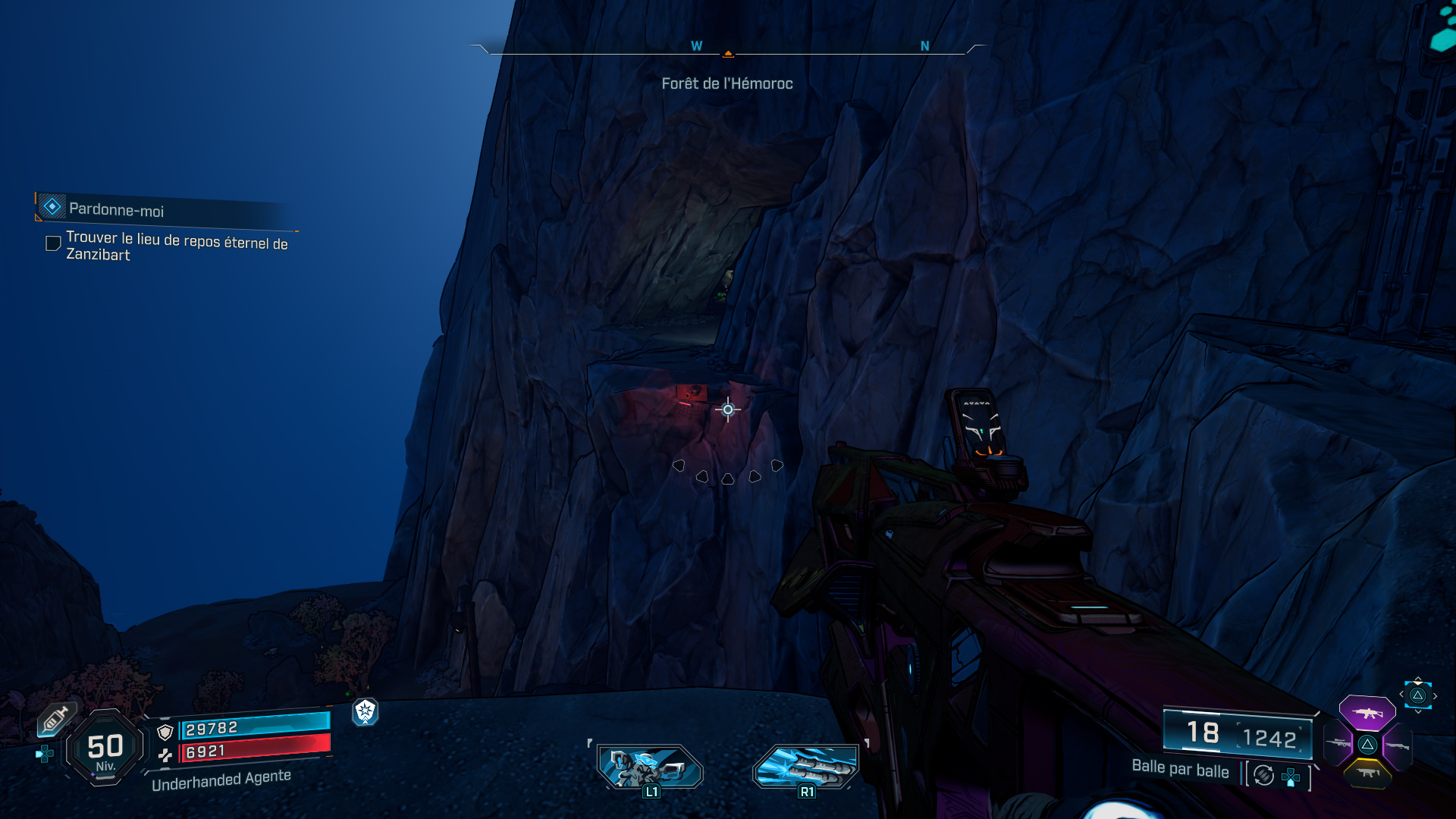This screenshot has width=1456, height=819.
Task: Open the downward chevron under the equipped weapon card
Action: pos(1419,711)
